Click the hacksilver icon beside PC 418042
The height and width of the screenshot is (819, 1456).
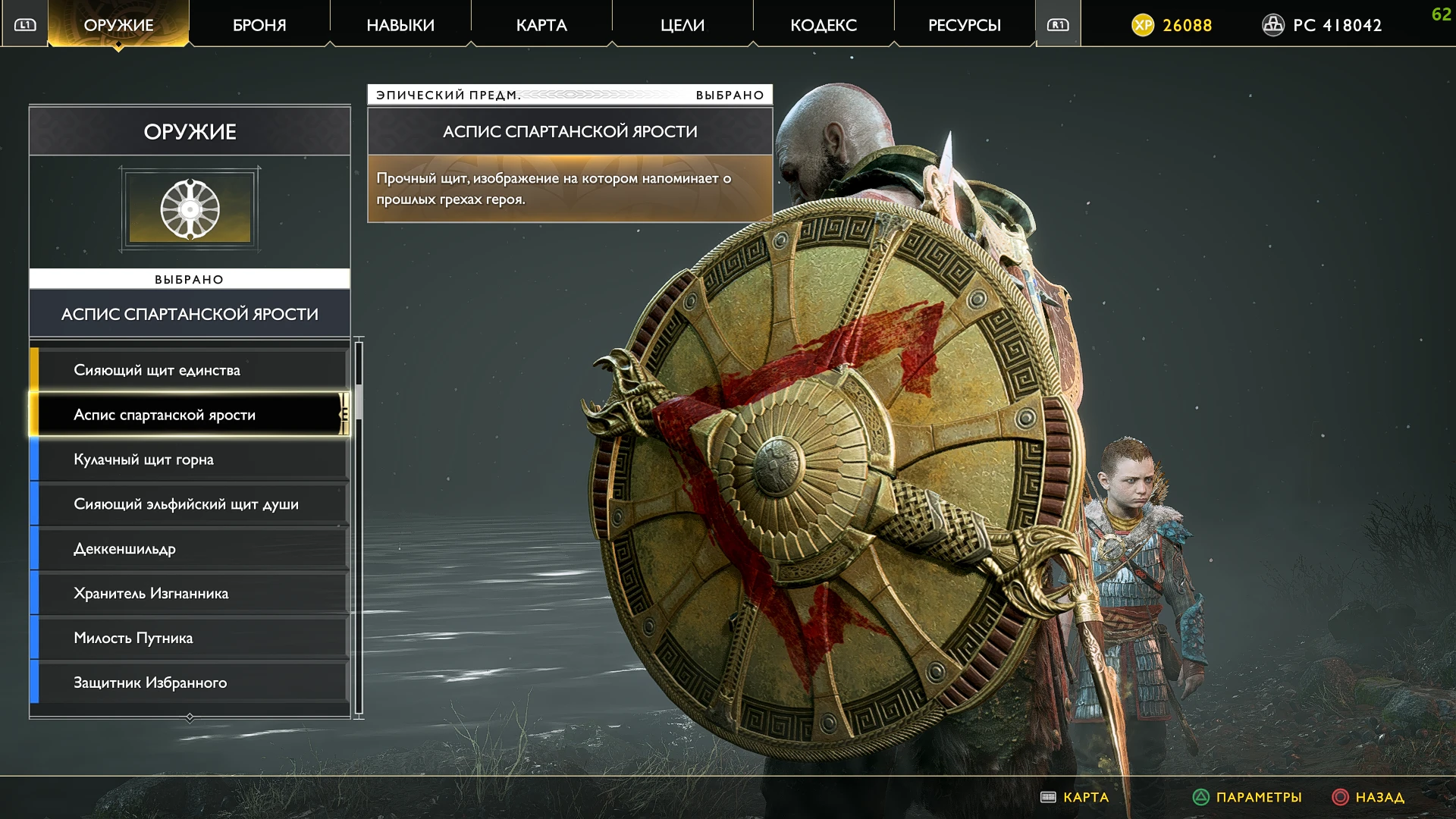pyautogui.click(x=1272, y=24)
